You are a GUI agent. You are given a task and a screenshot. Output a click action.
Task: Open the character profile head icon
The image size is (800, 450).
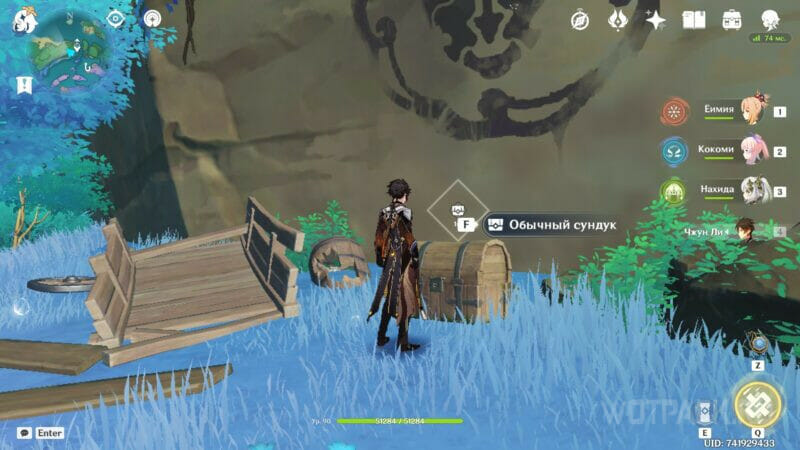click(x=770, y=19)
